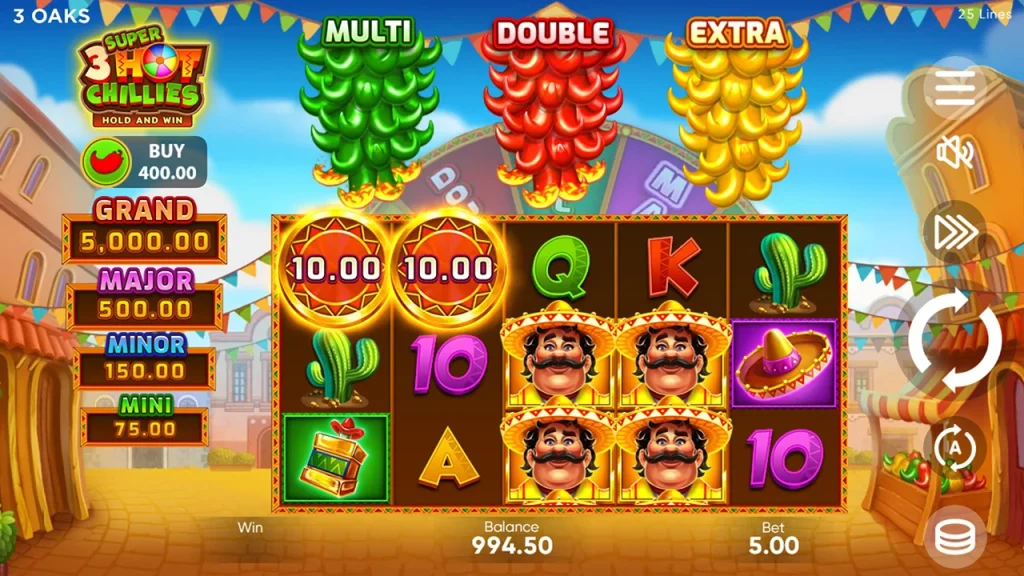Activate the autoplay button
This screenshot has height=576, width=1024.
click(x=955, y=448)
